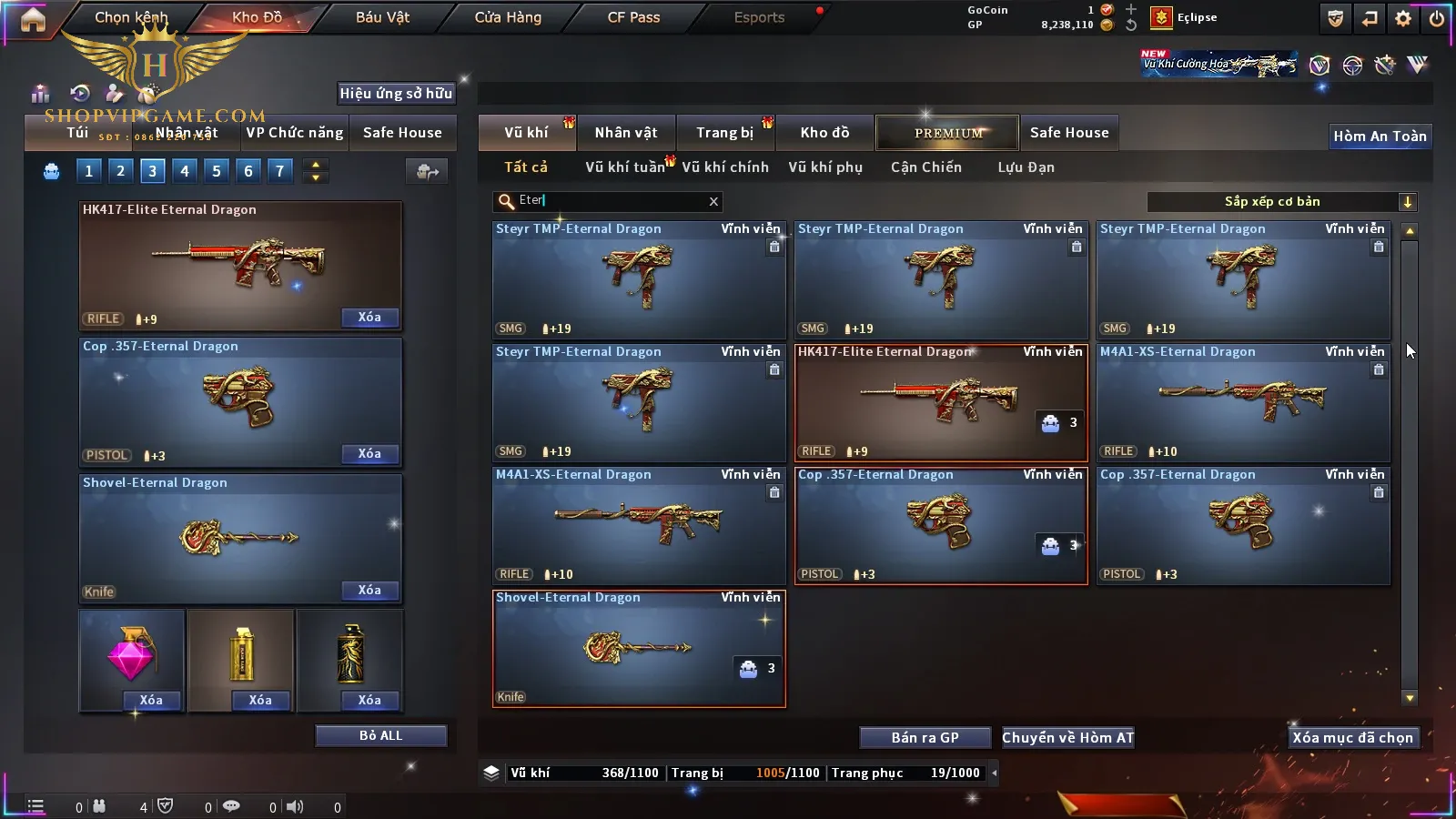Remove equipped HK417-Elite Eternal Dragon
The width and height of the screenshot is (1456, 819).
pos(369,318)
